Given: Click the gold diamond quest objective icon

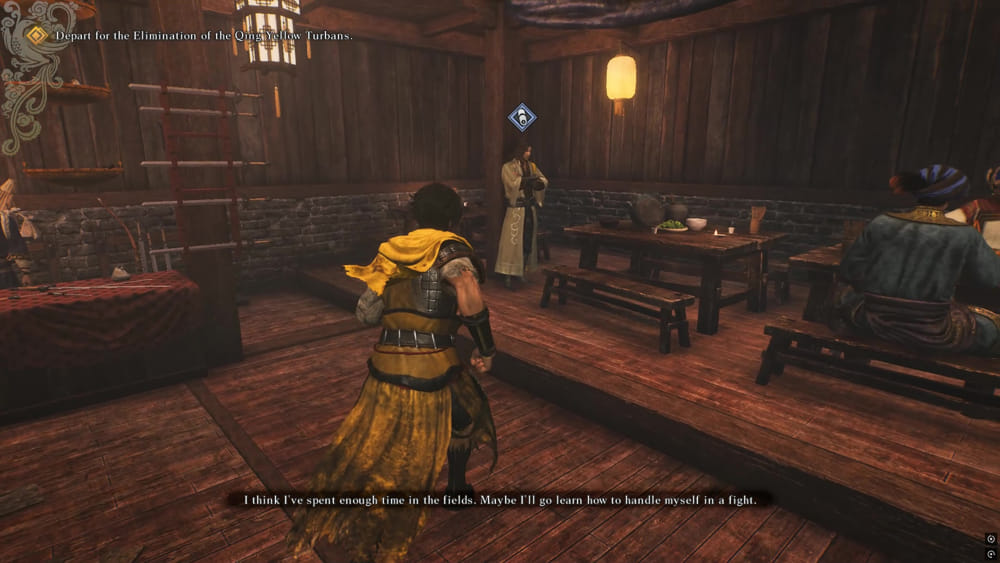Looking at the screenshot, I should pos(37,35).
